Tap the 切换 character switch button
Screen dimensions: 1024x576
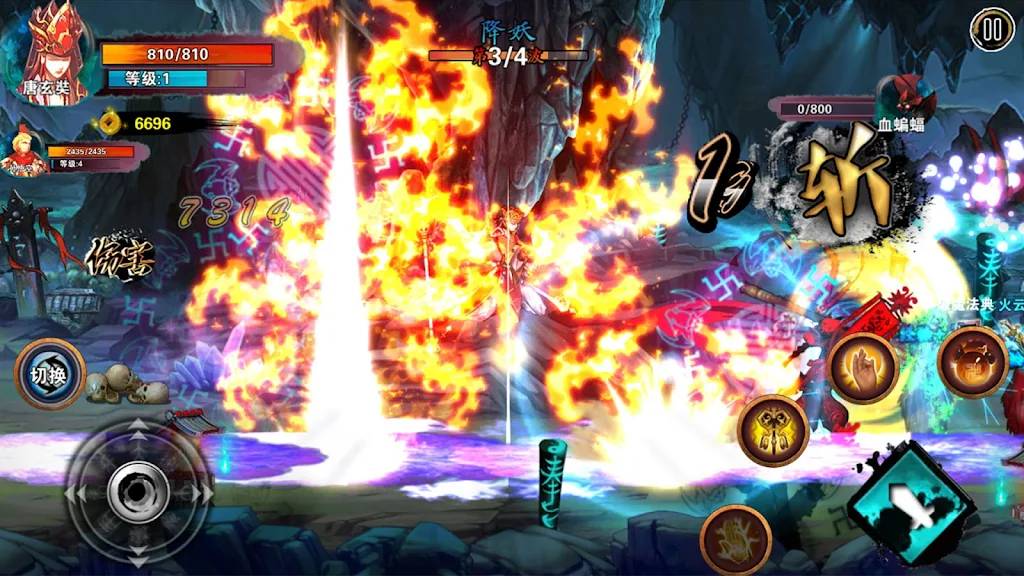(49, 373)
